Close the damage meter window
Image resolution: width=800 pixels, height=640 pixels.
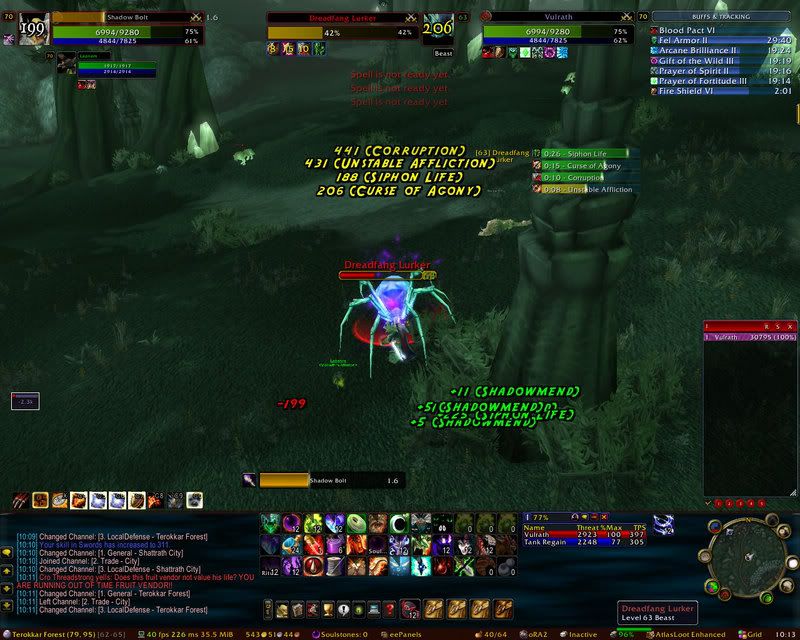(x=790, y=326)
